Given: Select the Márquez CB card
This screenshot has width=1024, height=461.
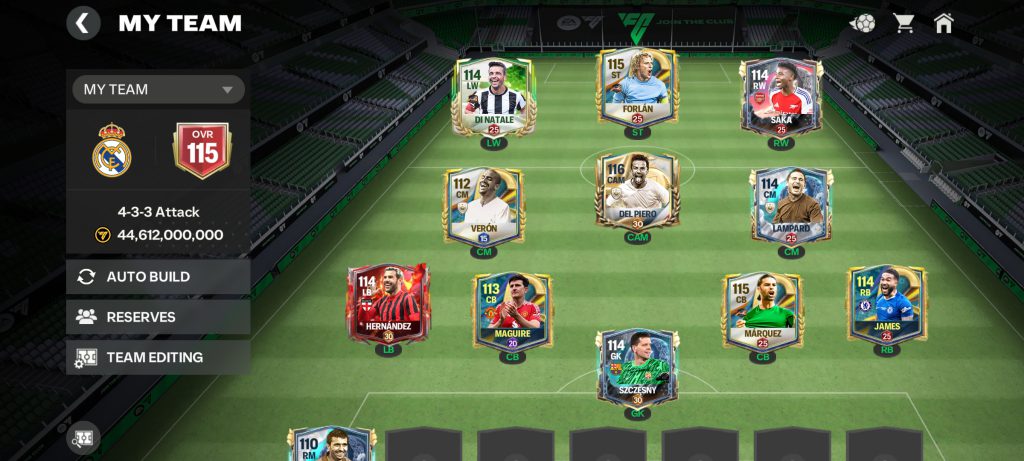Looking at the screenshot, I should tap(762, 312).
